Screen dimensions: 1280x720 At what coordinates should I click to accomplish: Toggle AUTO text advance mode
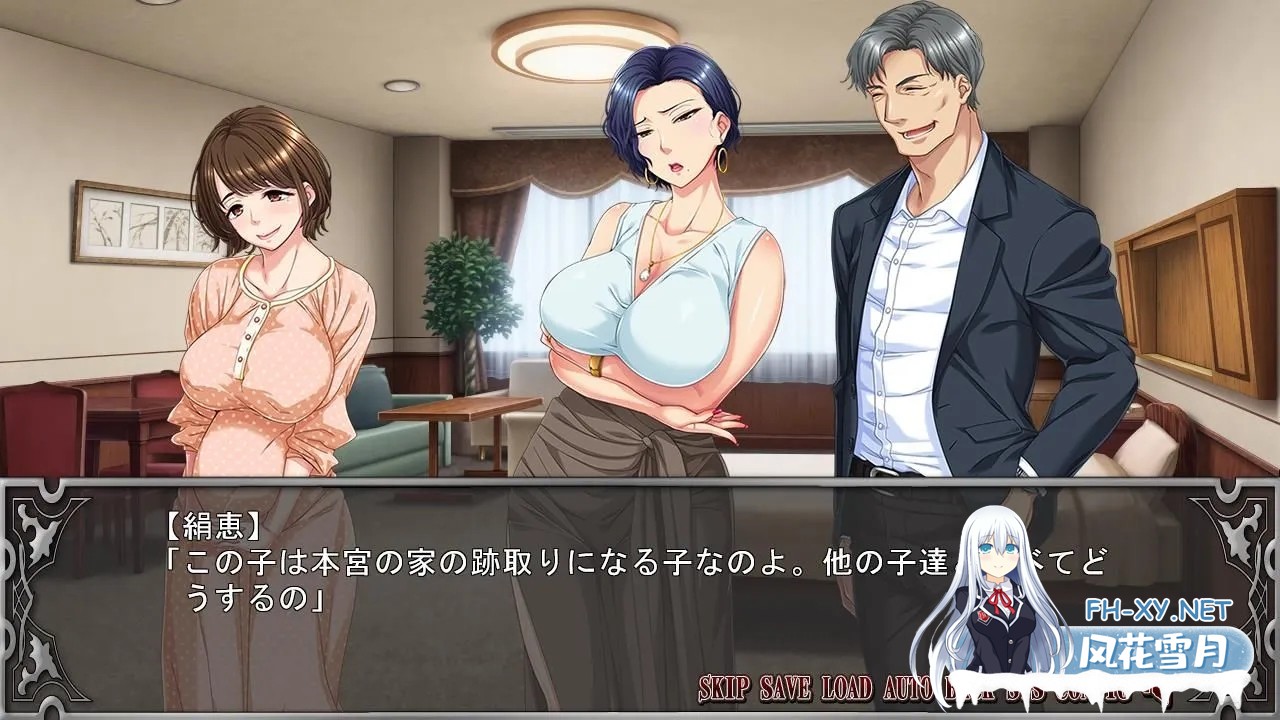point(909,688)
